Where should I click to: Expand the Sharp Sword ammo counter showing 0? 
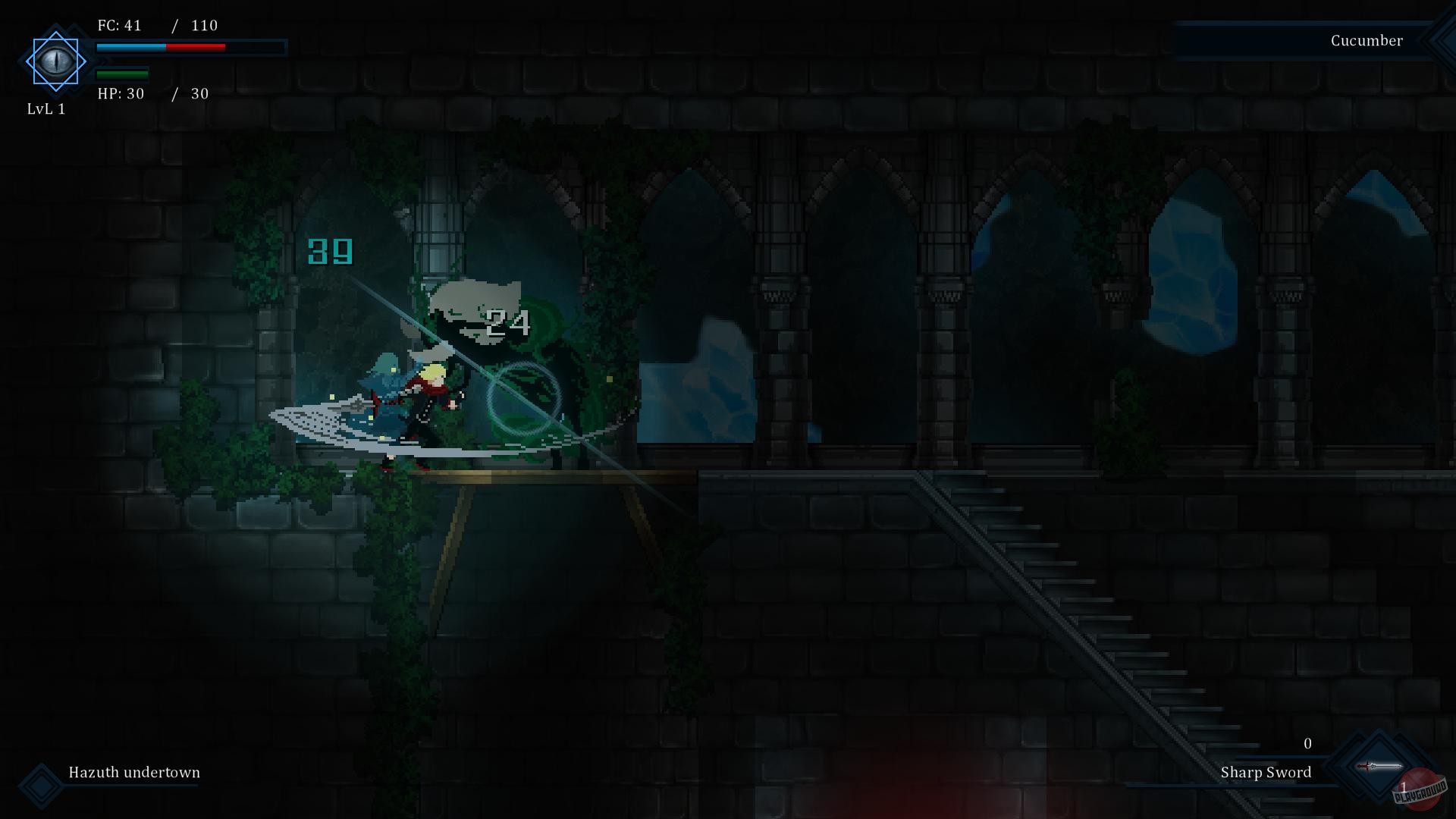click(x=1307, y=744)
